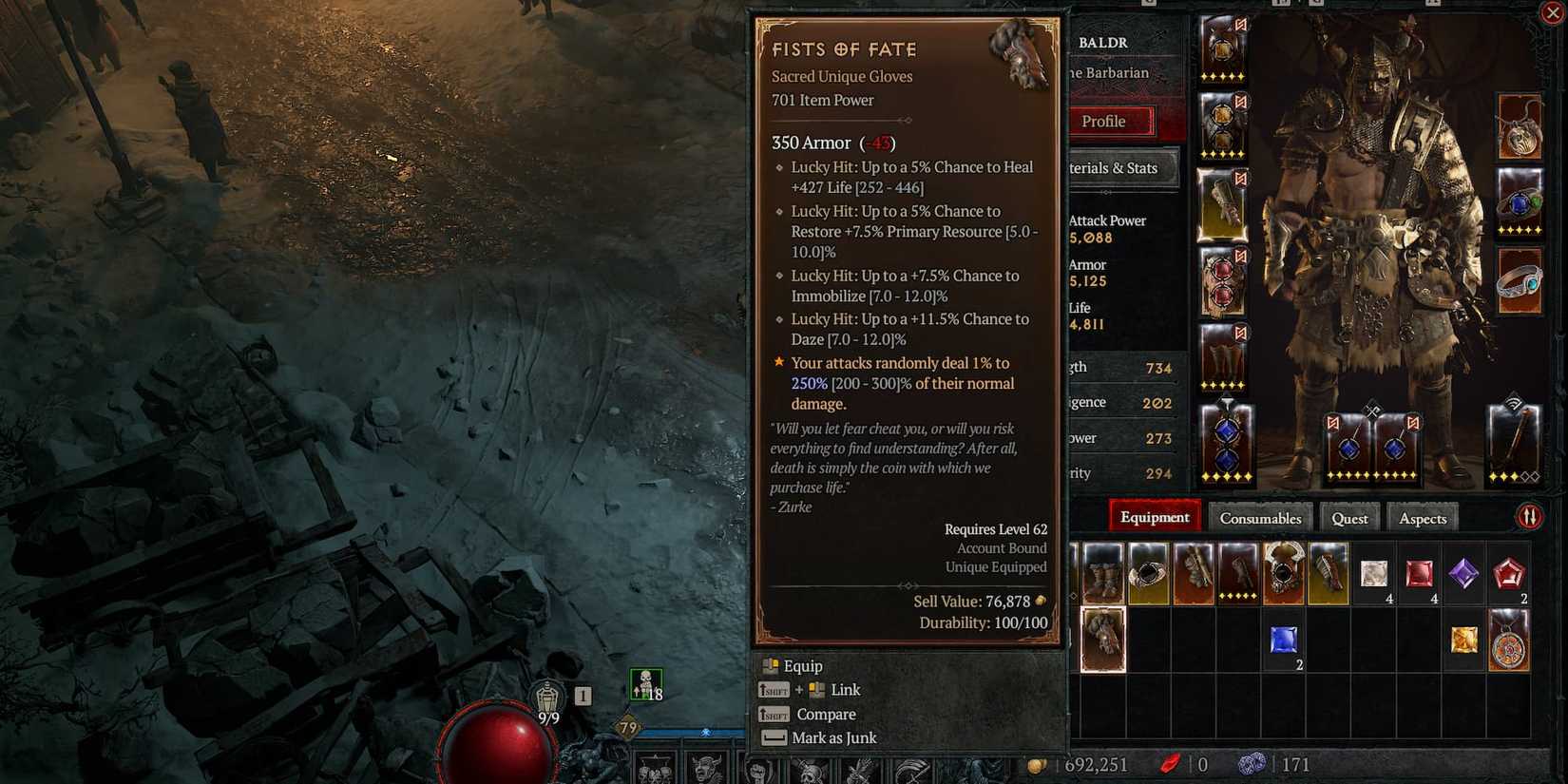Select the ruby gem stack of four
The width and height of the screenshot is (1568, 784).
[x=1419, y=573]
